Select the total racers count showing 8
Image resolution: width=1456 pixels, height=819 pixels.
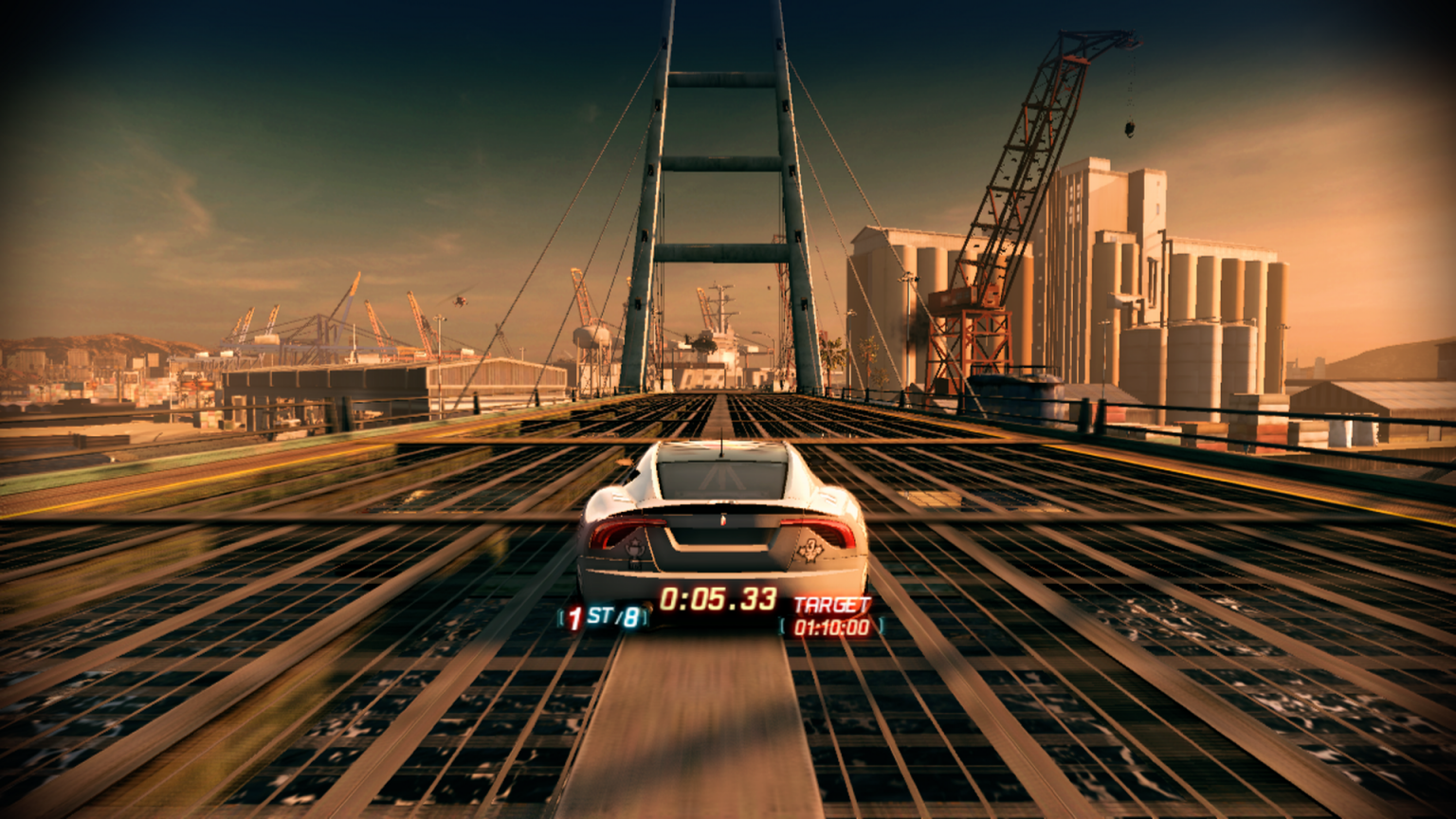point(630,616)
